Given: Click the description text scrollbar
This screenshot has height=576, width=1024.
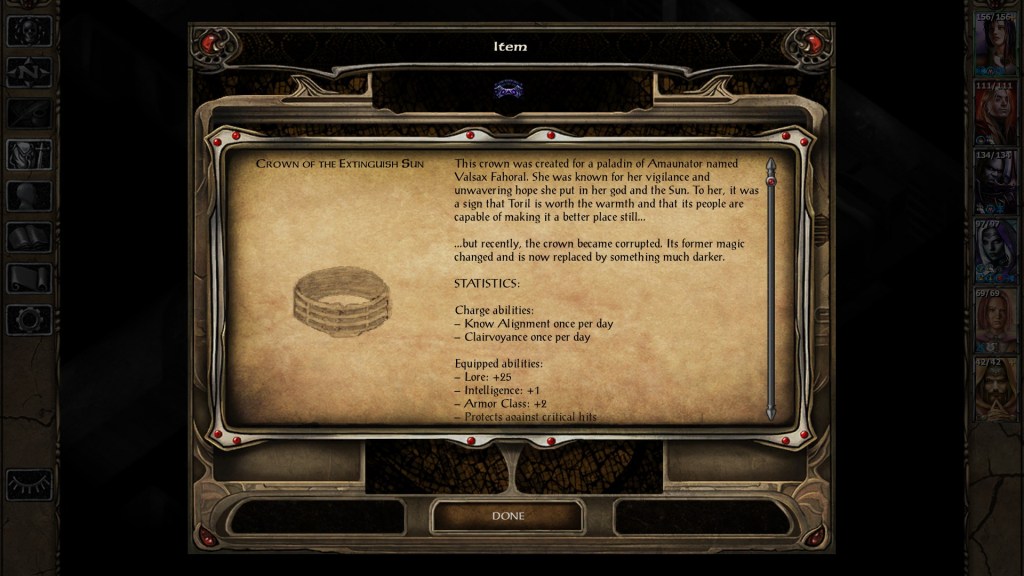Looking at the screenshot, I should tap(770, 288).
